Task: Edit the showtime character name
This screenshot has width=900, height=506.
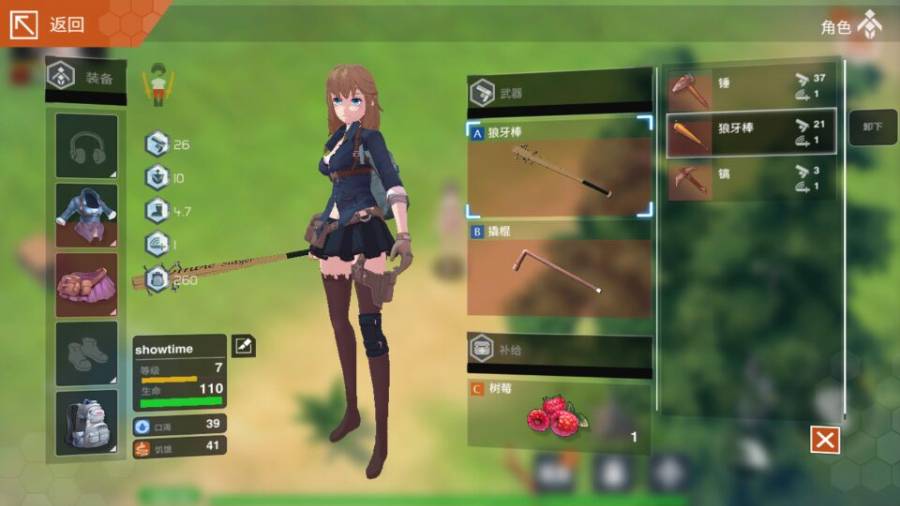Action: [243, 346]
